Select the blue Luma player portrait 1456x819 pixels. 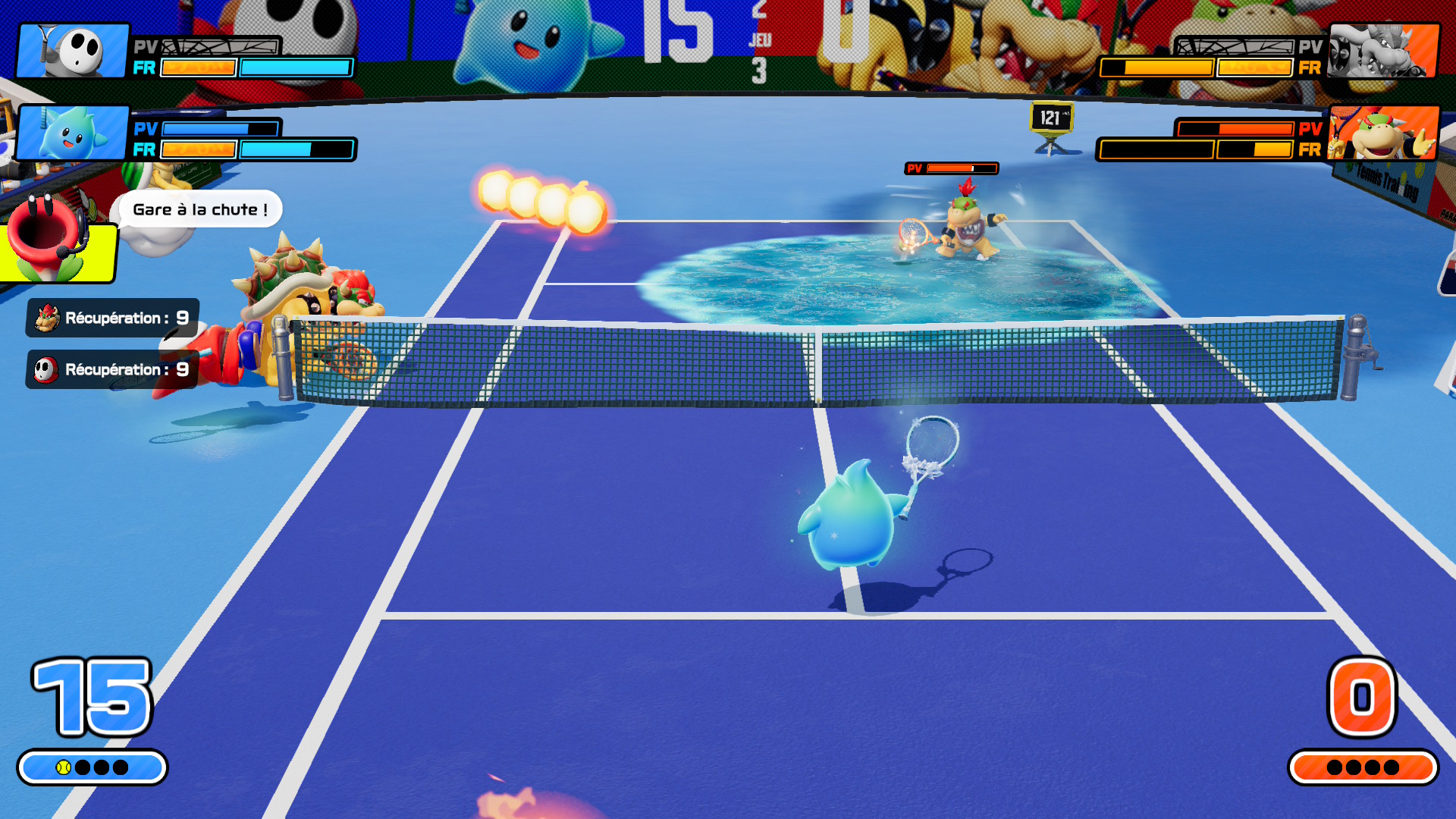tap(73, 133)
